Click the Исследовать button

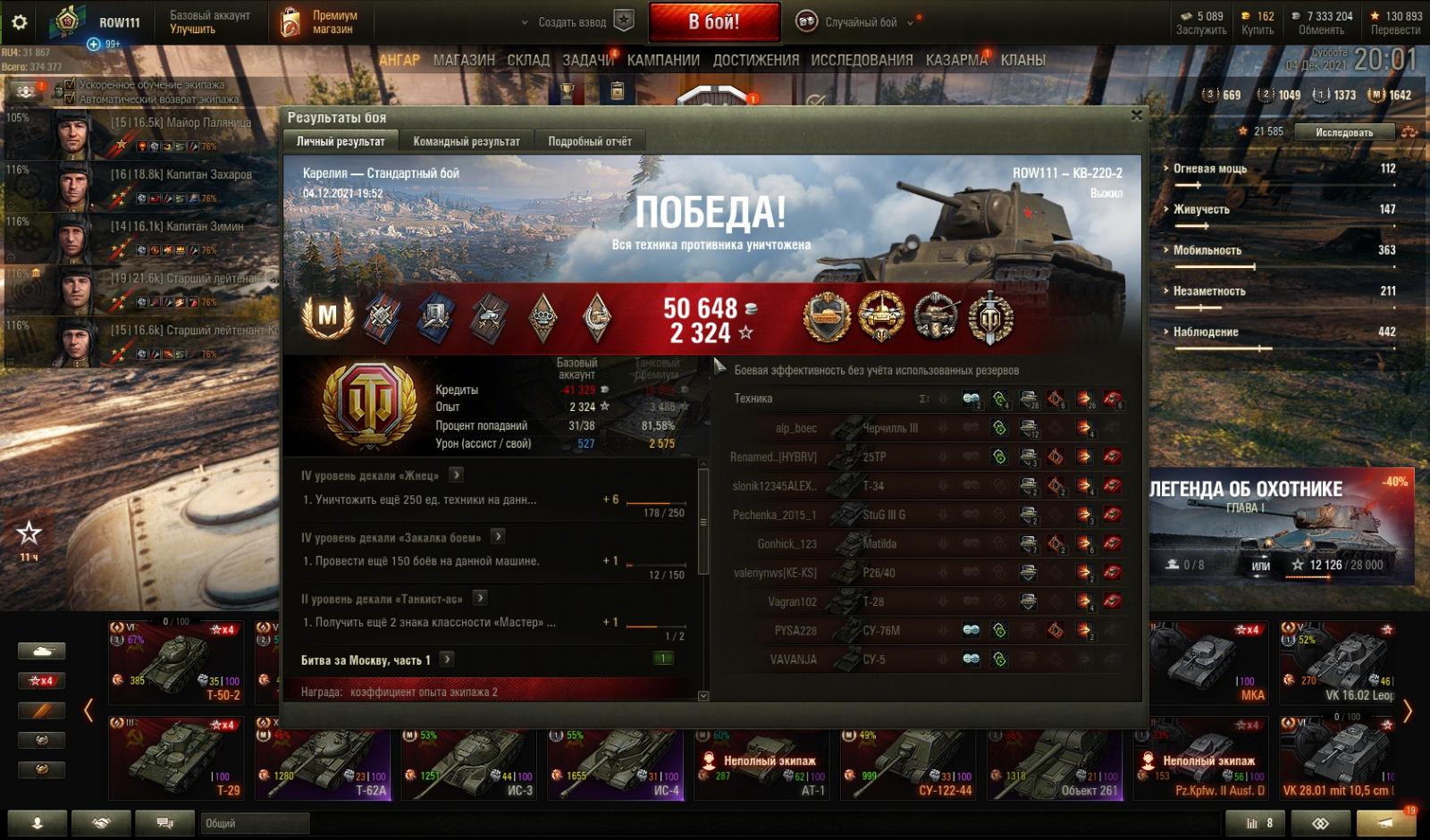1343,132
